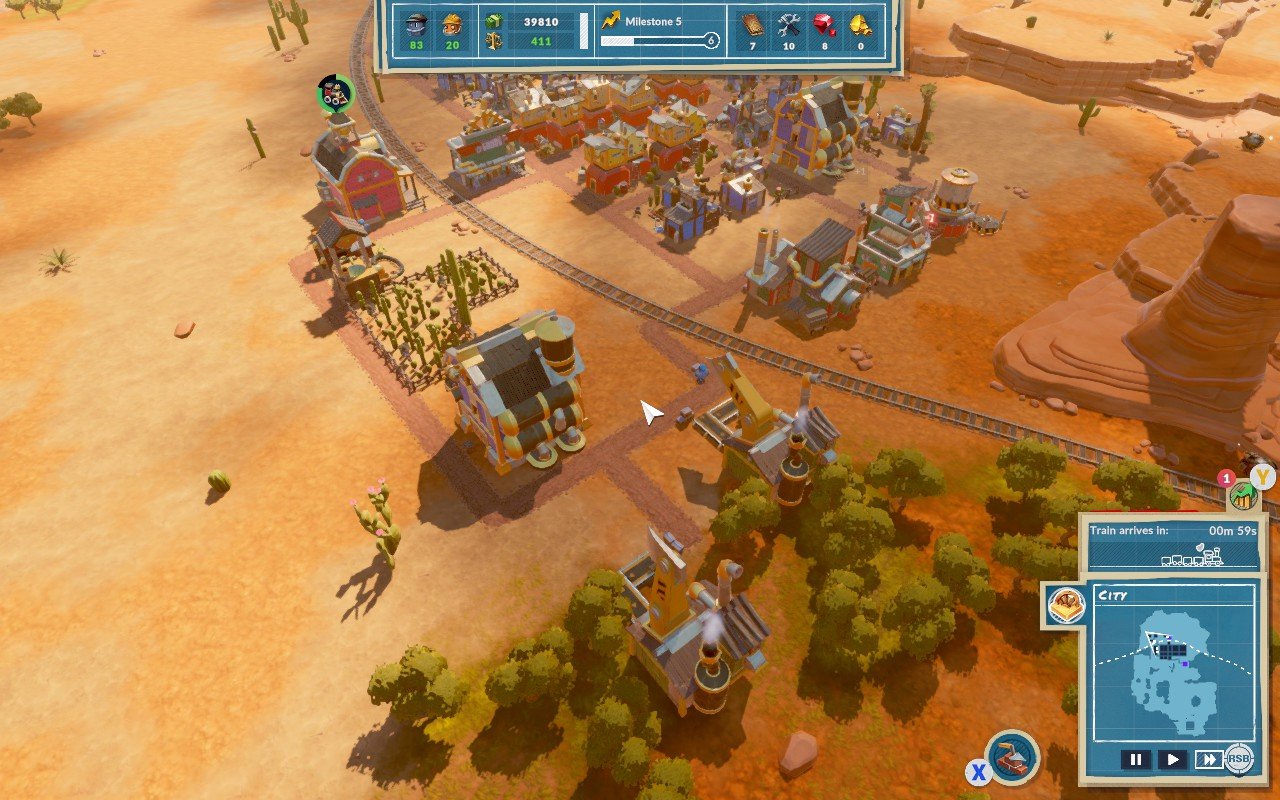Open the green statistics chart icon
This screenshot has height=800, width=1280.
1242,493
